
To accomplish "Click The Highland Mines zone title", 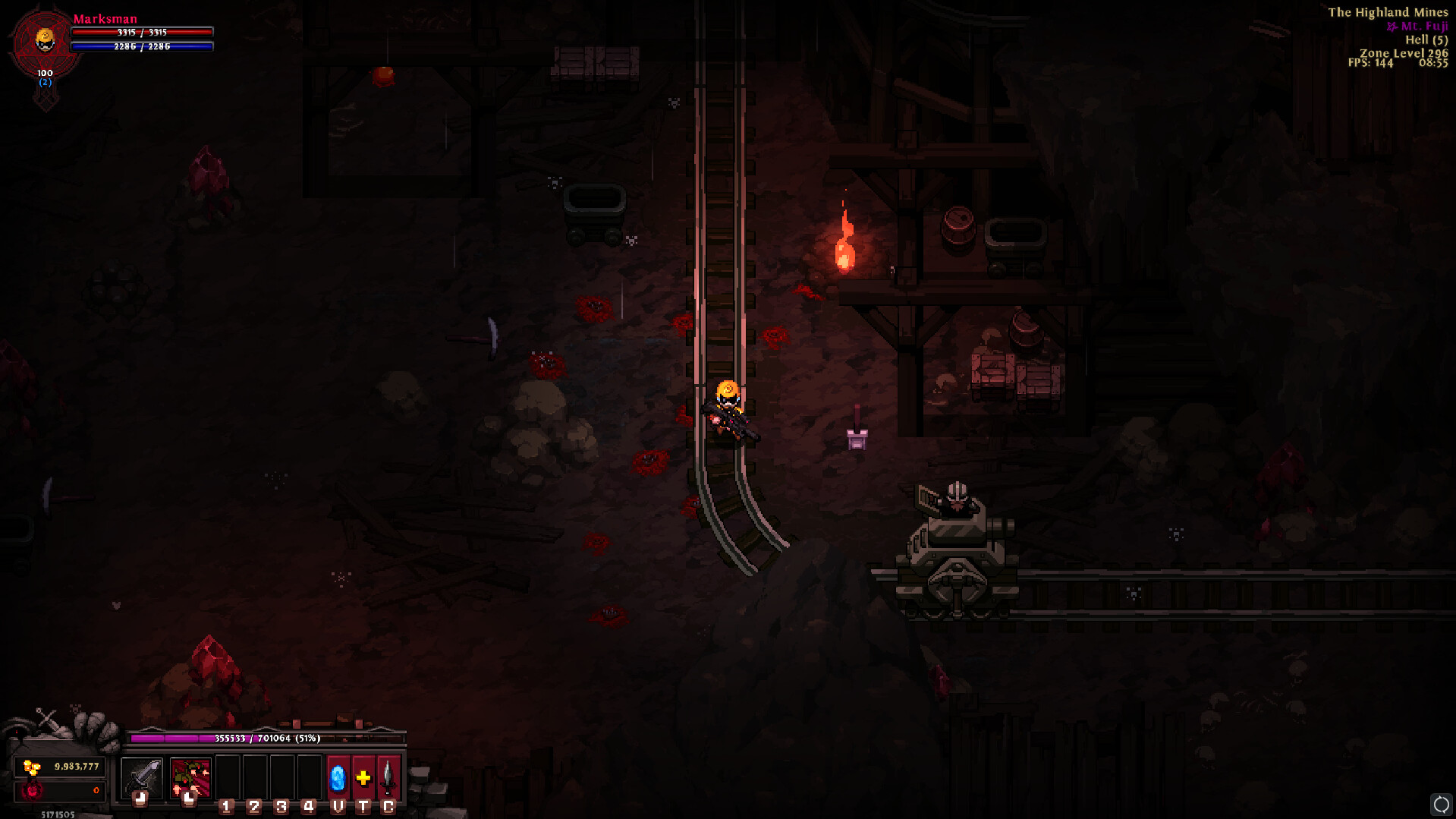I will click(1387, 12).
